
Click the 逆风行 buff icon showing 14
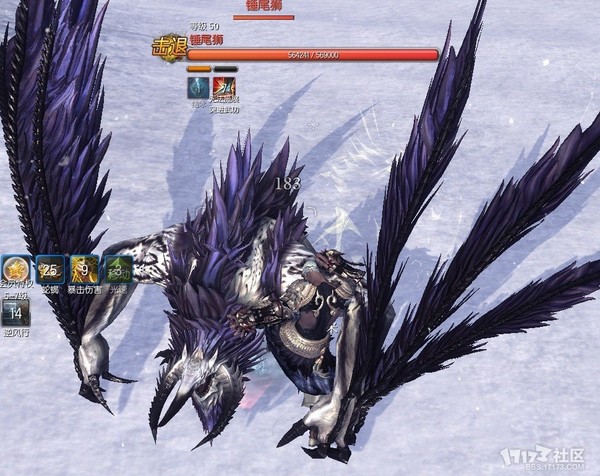pyautogui.click(x=15, y=313)
